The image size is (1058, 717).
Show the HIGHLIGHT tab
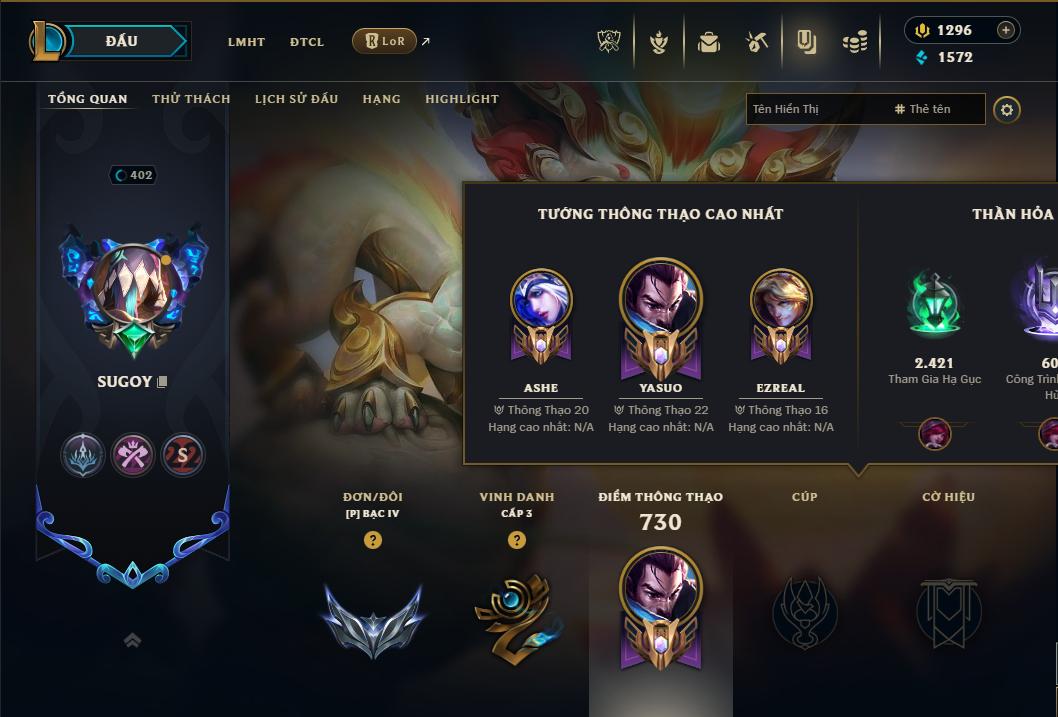pyautogui.click(x=461, y=99)
